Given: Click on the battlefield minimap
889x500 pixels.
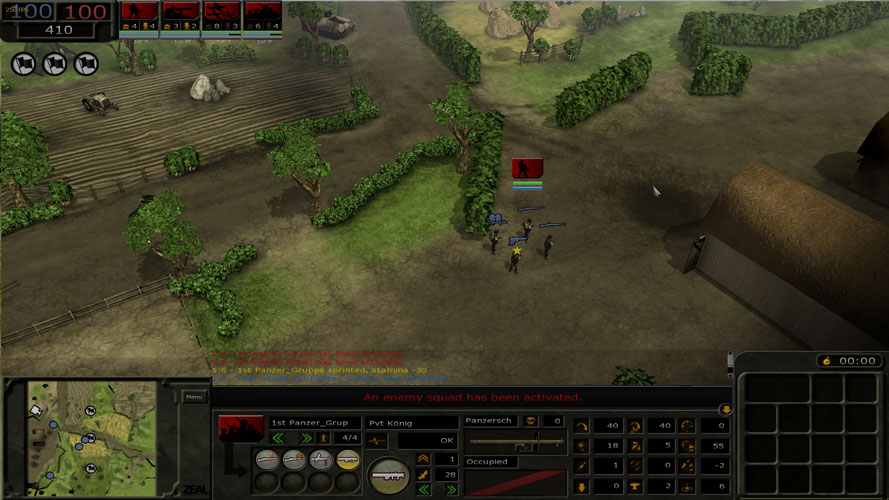Looking at the screenshot, I should [91, 437].
